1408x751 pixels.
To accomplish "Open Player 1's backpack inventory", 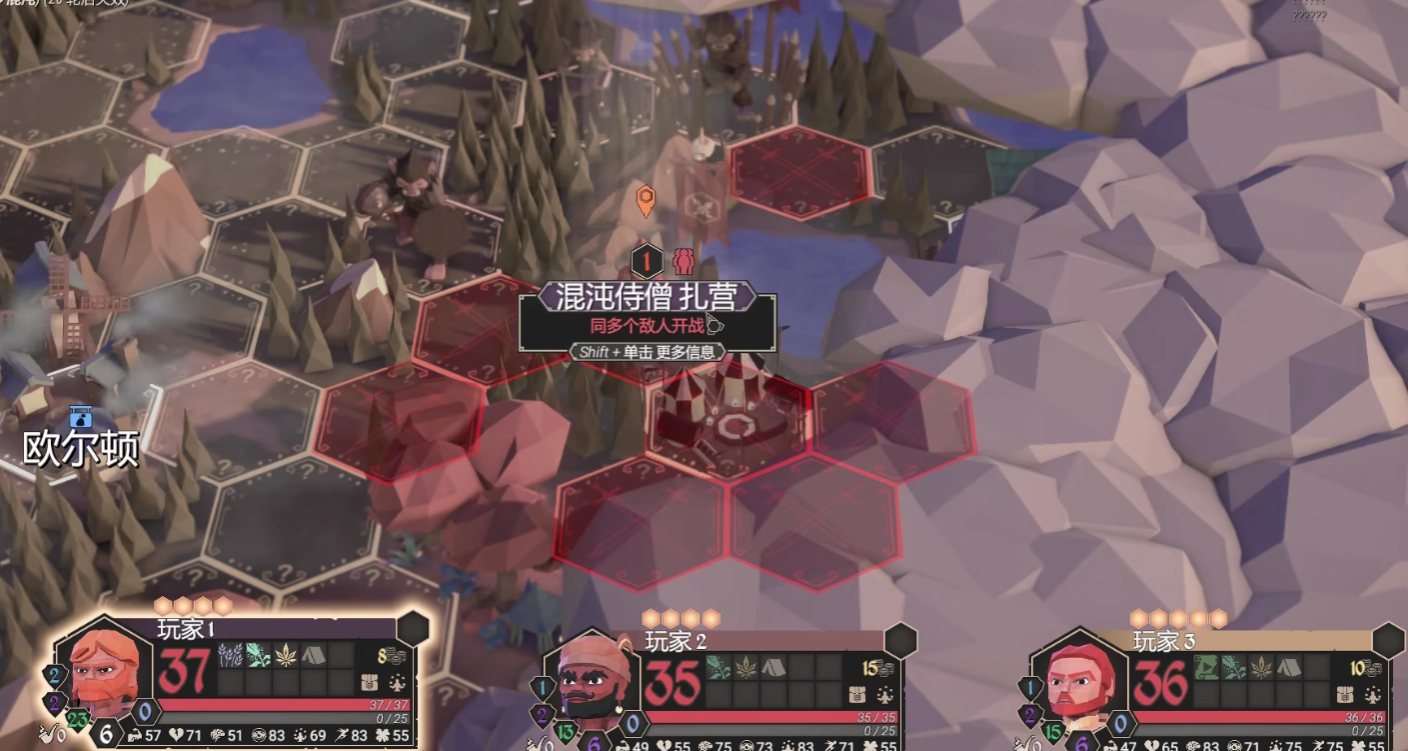I will click(x=369, y=683).
